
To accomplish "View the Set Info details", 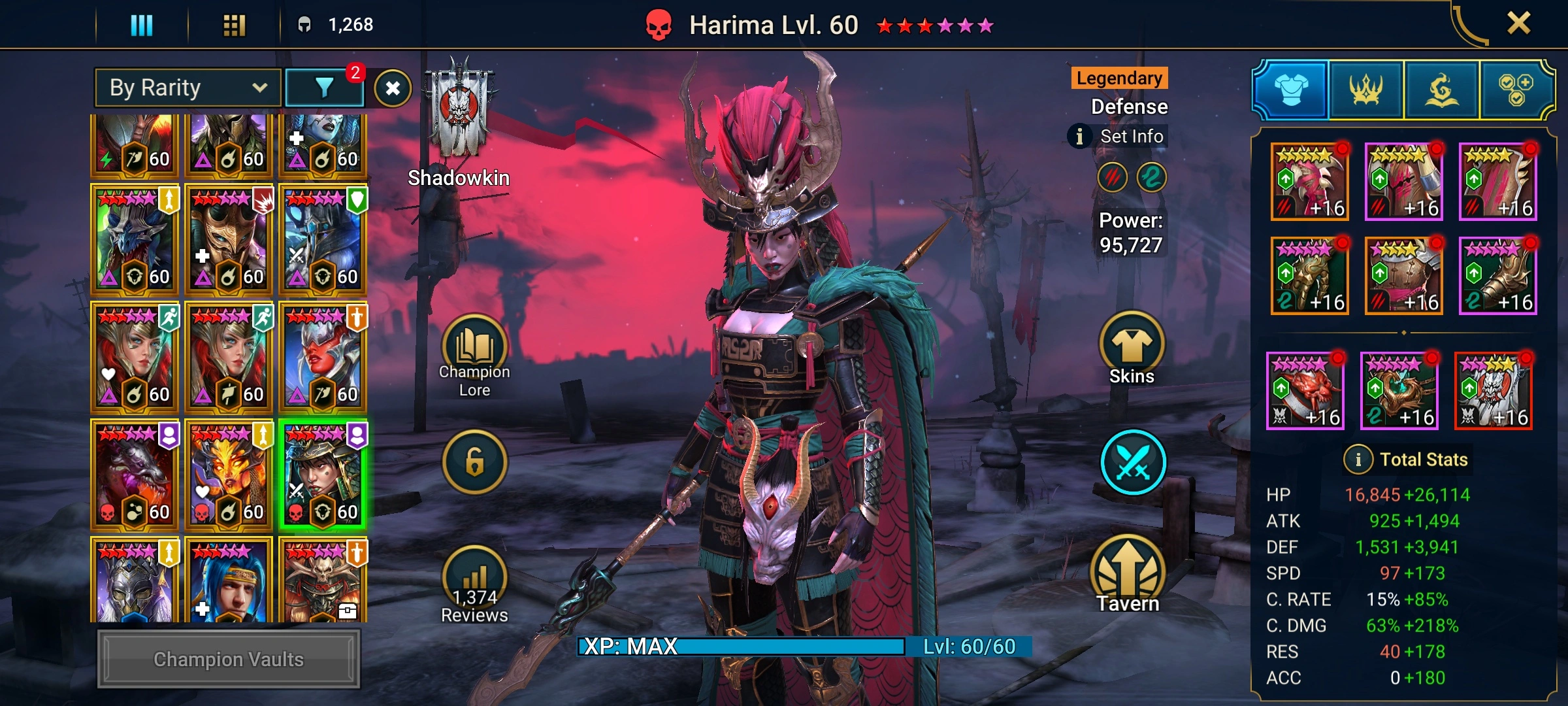I will pos(1119,136).
